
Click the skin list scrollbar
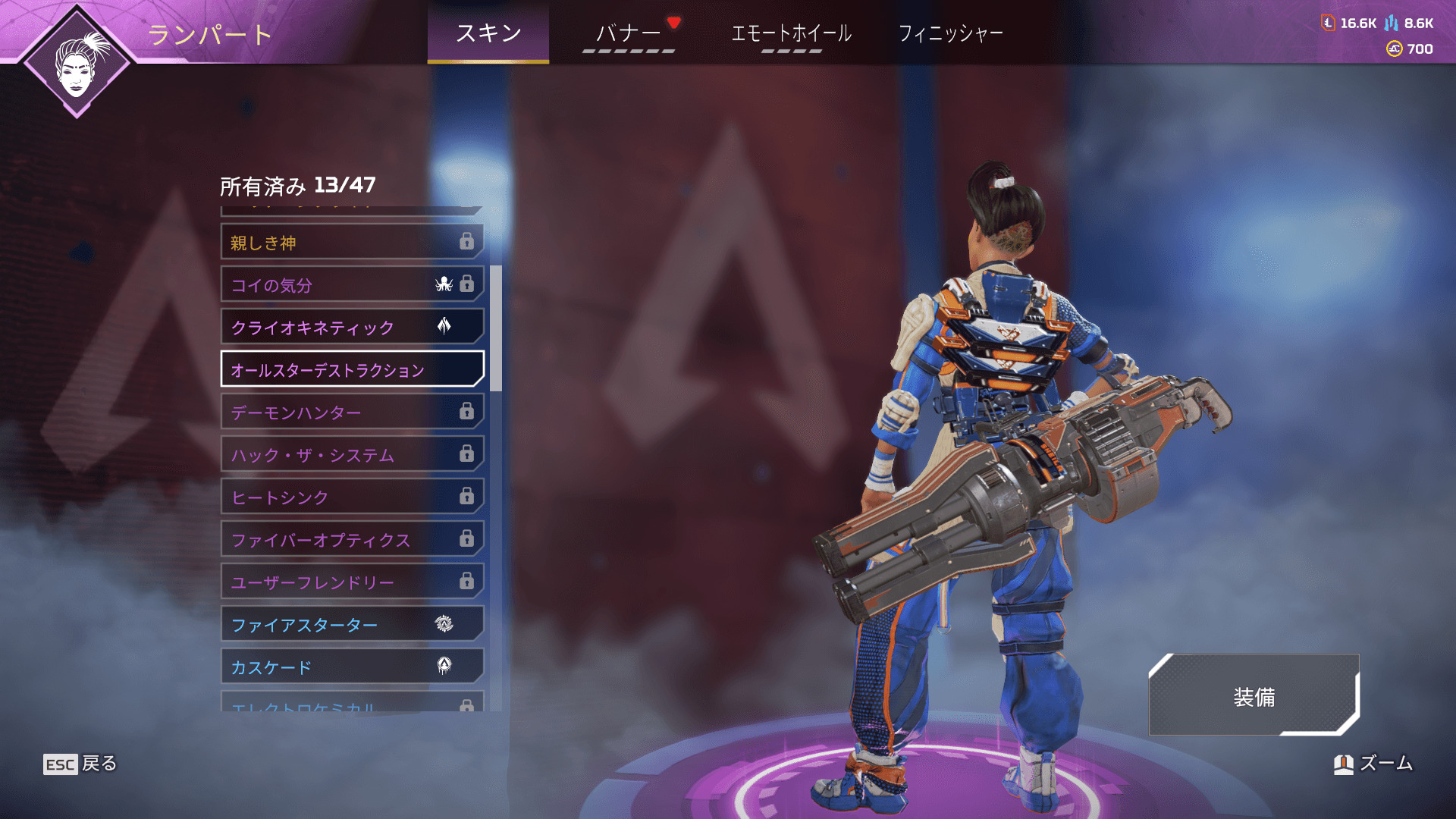pyautogui.click(x=496, y=328)
